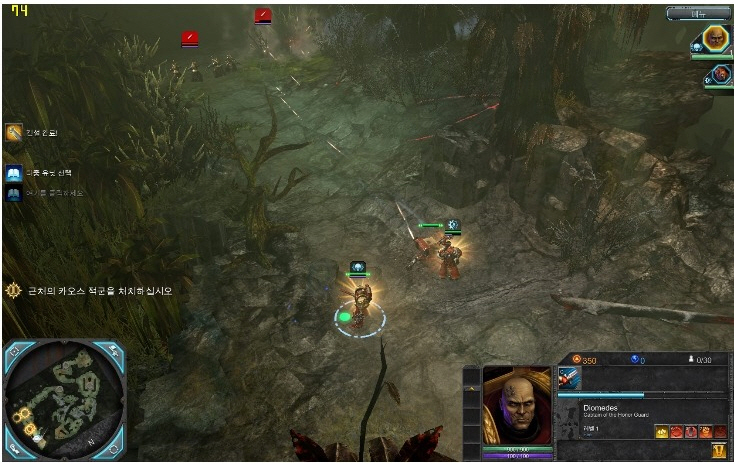Click the bright blue book icon
This screenshot has height=474, width=743.
pos(14,174)
